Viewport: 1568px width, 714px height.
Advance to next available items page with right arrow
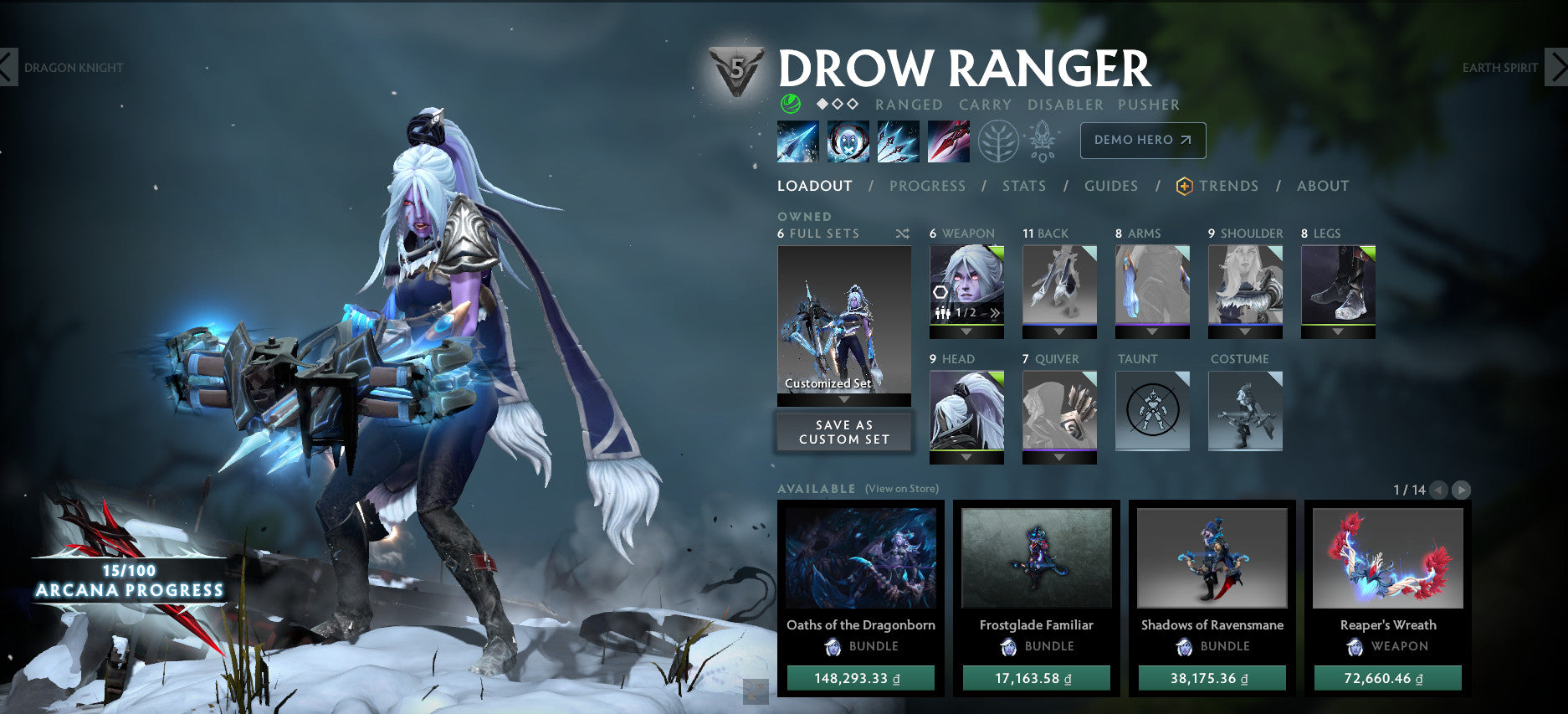(1460, 491)
